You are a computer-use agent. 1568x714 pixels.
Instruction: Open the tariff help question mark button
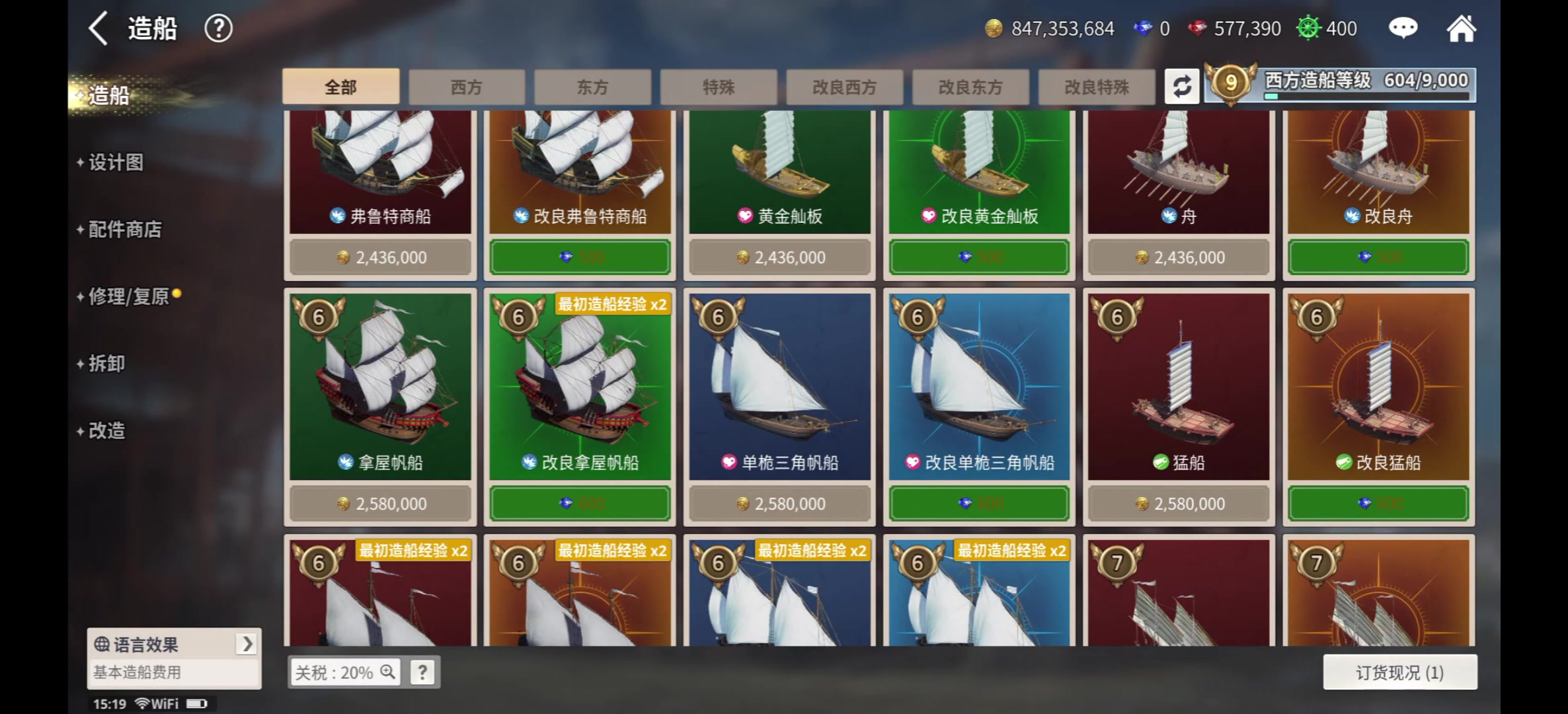(x=422, y=672)
